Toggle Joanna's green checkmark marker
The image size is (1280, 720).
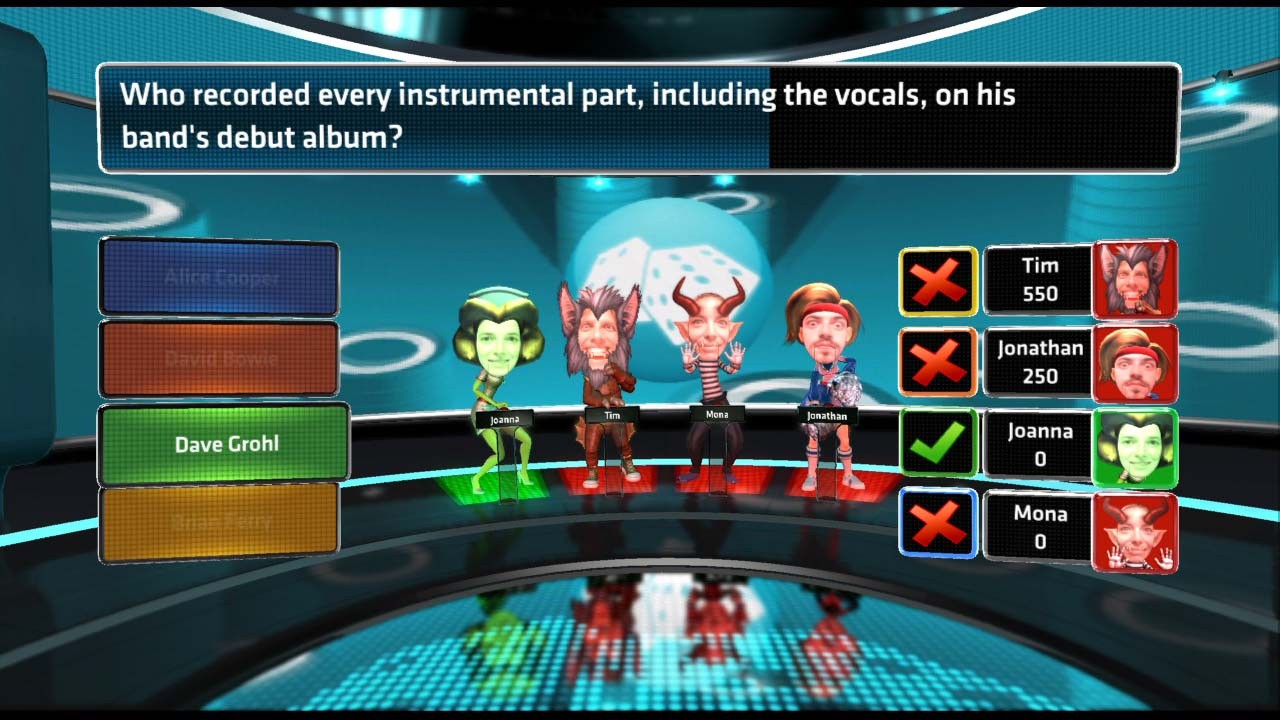click(x=937, y=444)
